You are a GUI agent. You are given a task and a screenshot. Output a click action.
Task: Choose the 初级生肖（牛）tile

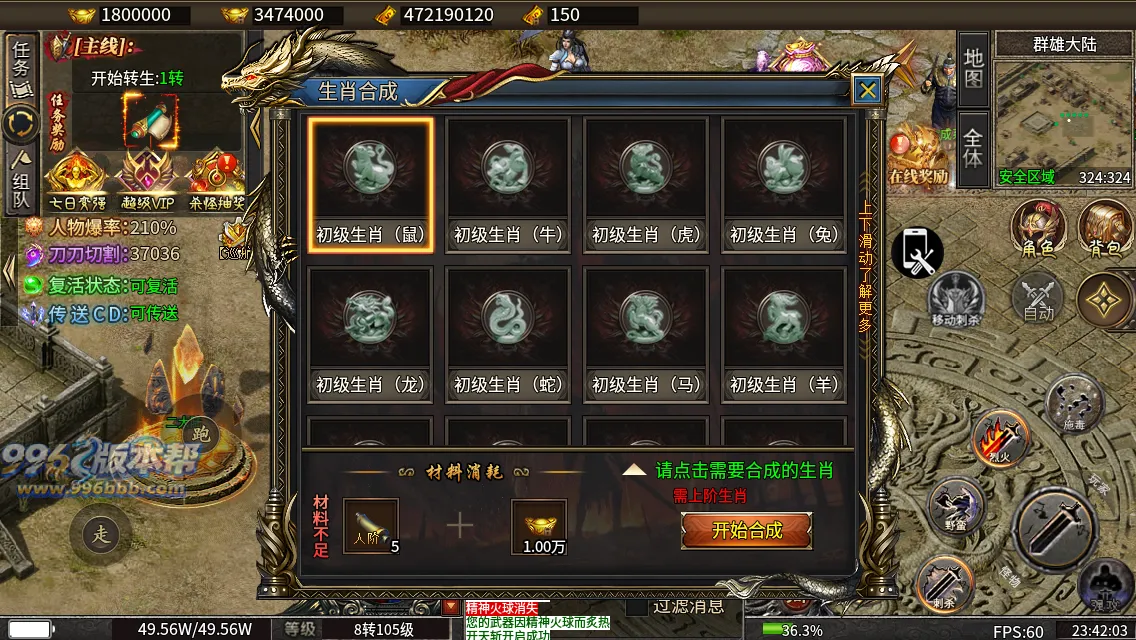pyautogui.click(x=508, y=185)
